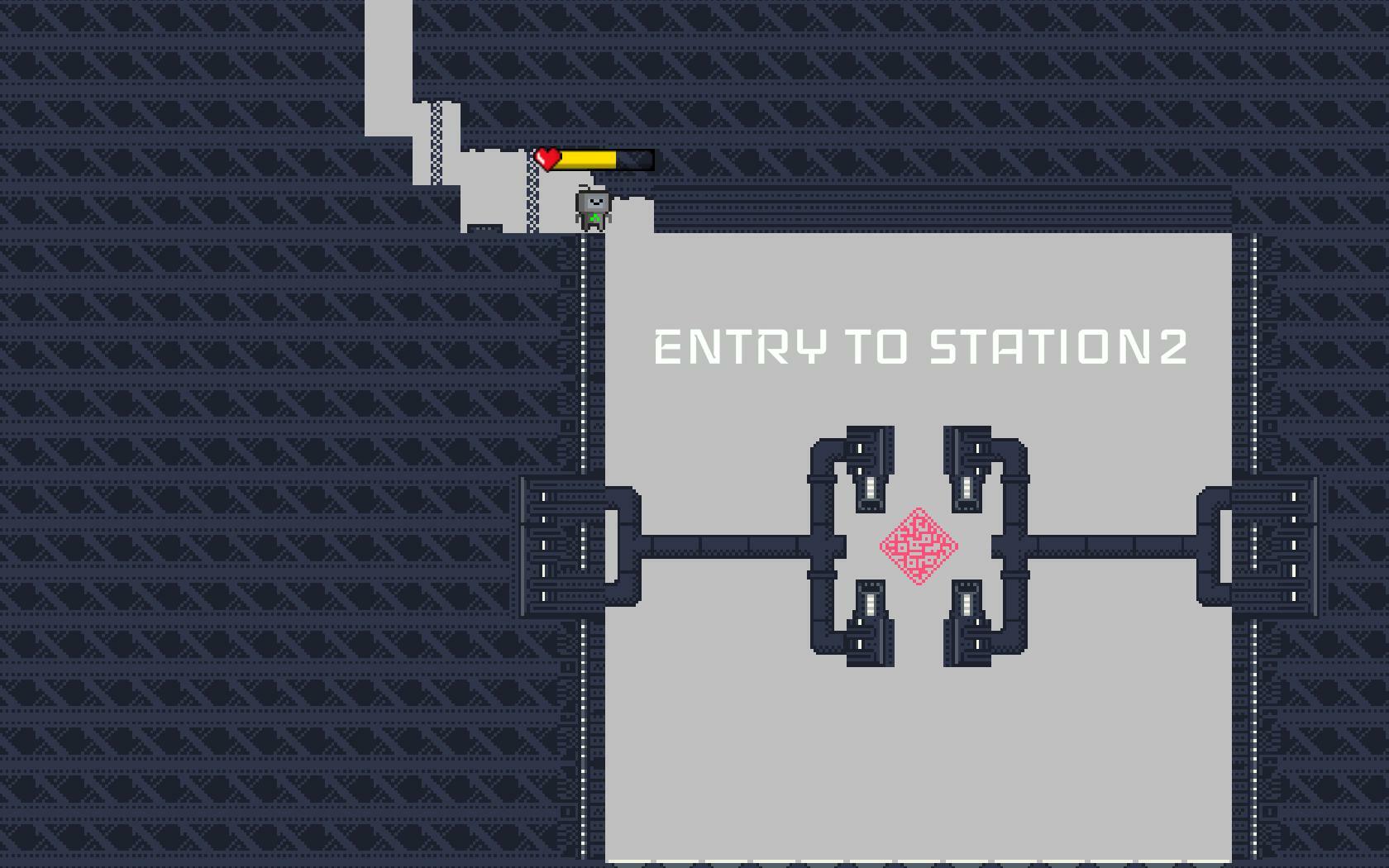
Task: Click the yellow health bar
Action: [587, 160]
